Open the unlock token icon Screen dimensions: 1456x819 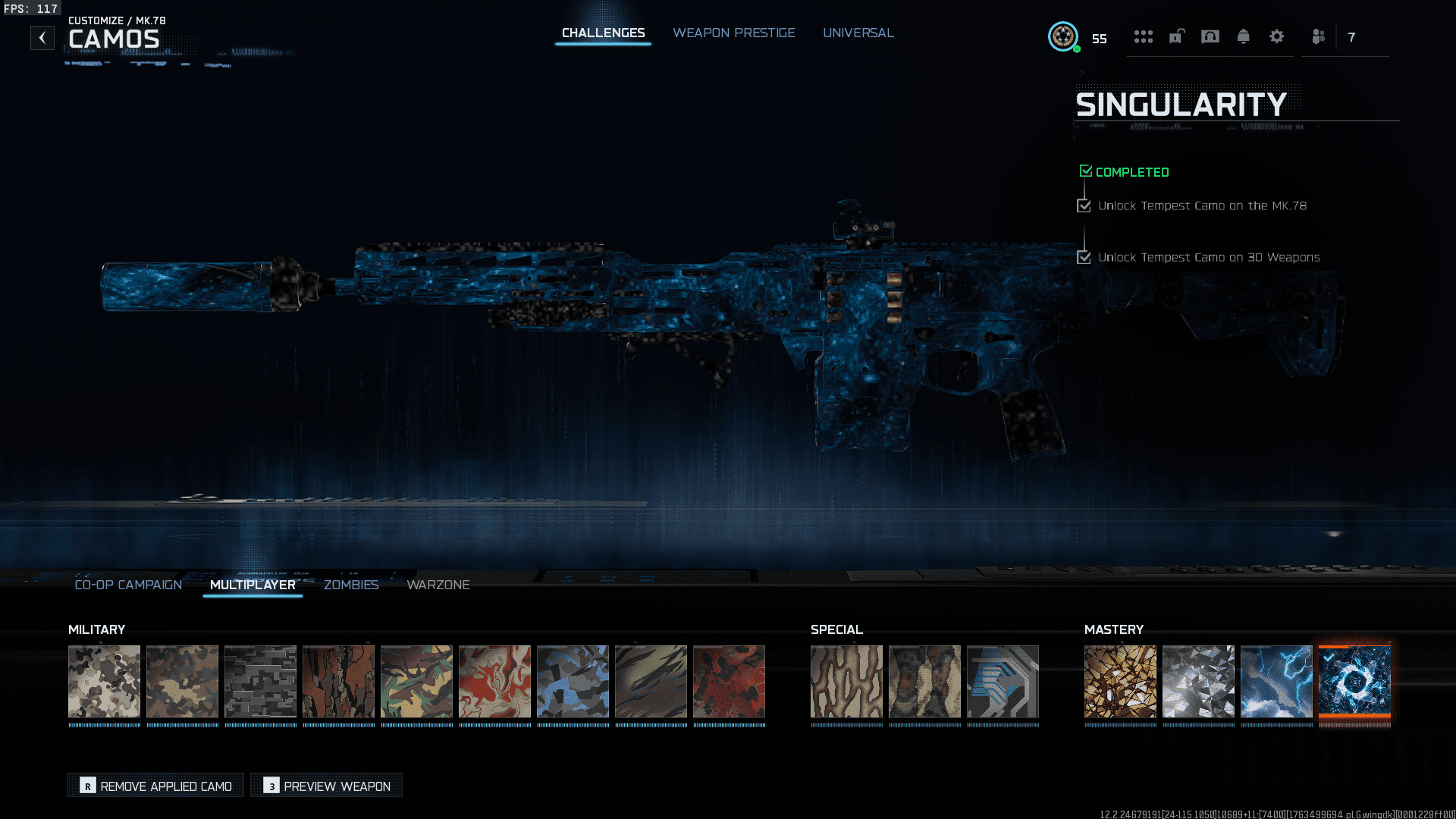(x=1176, y=36)
